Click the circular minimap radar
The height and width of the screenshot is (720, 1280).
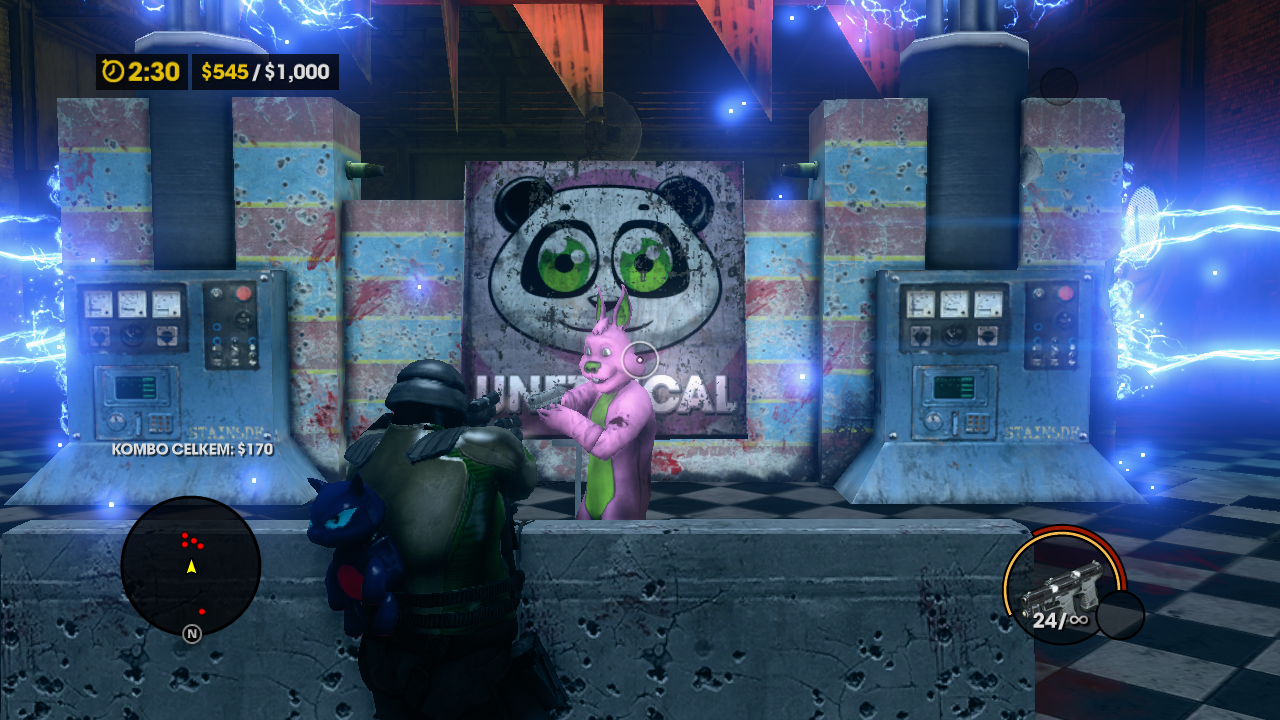click(x=190, y=566)
